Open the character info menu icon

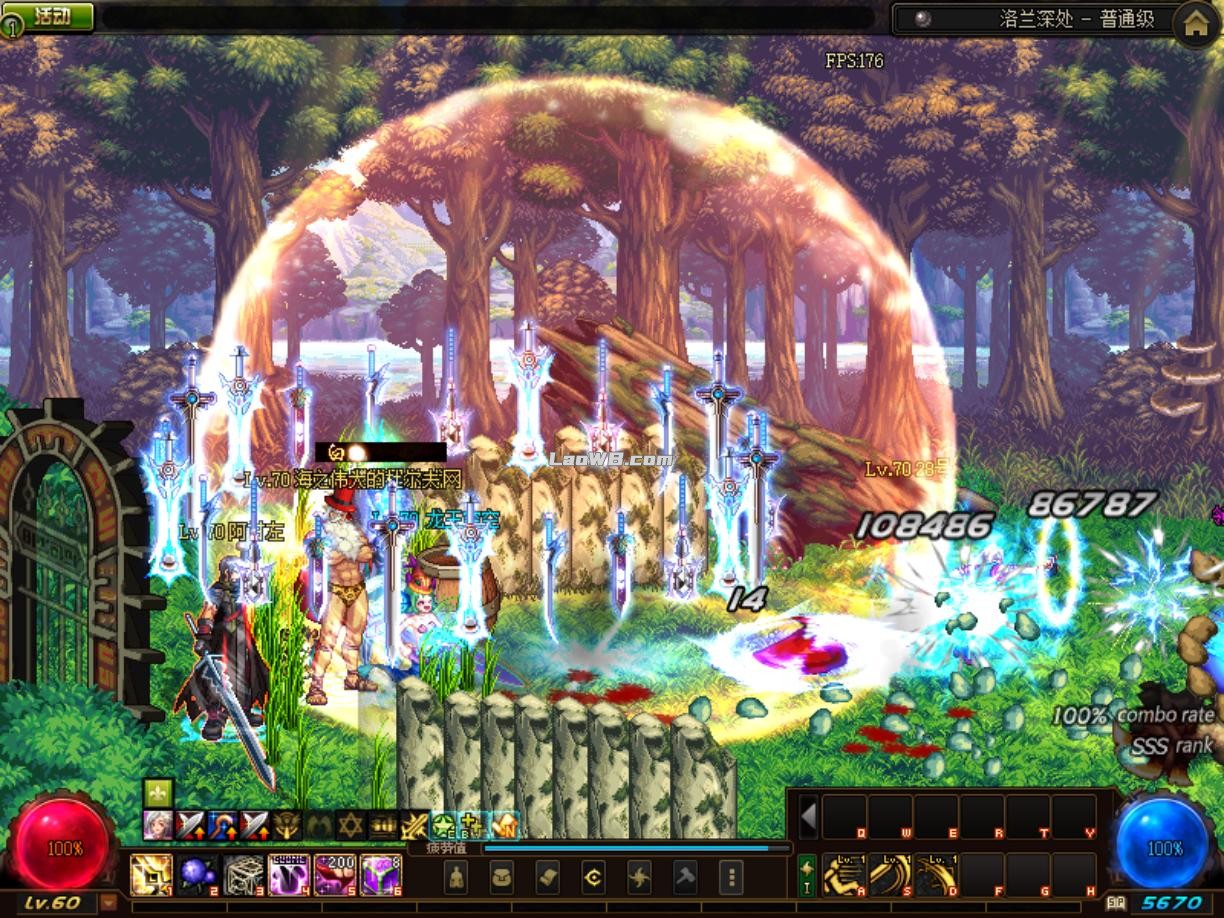pos(456,877)
